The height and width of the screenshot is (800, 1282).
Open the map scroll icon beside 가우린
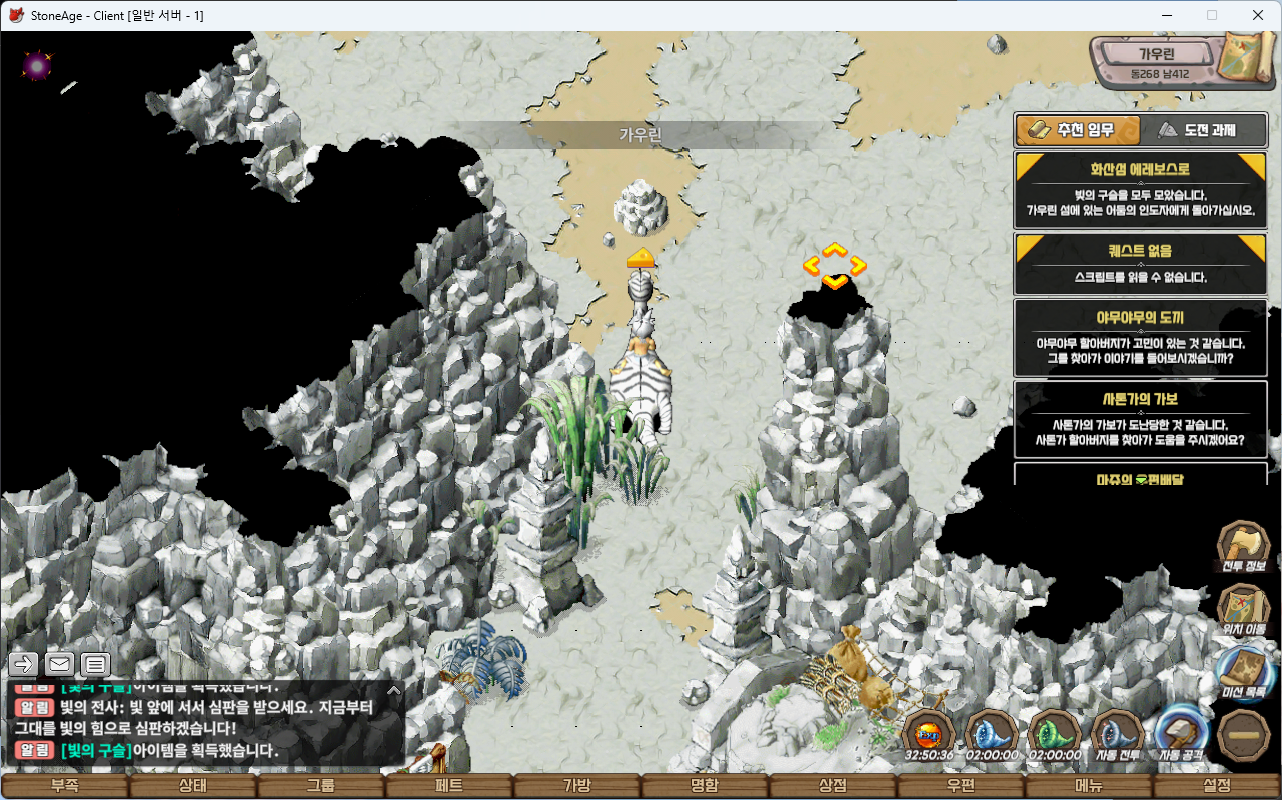(x=1240, y=58)
